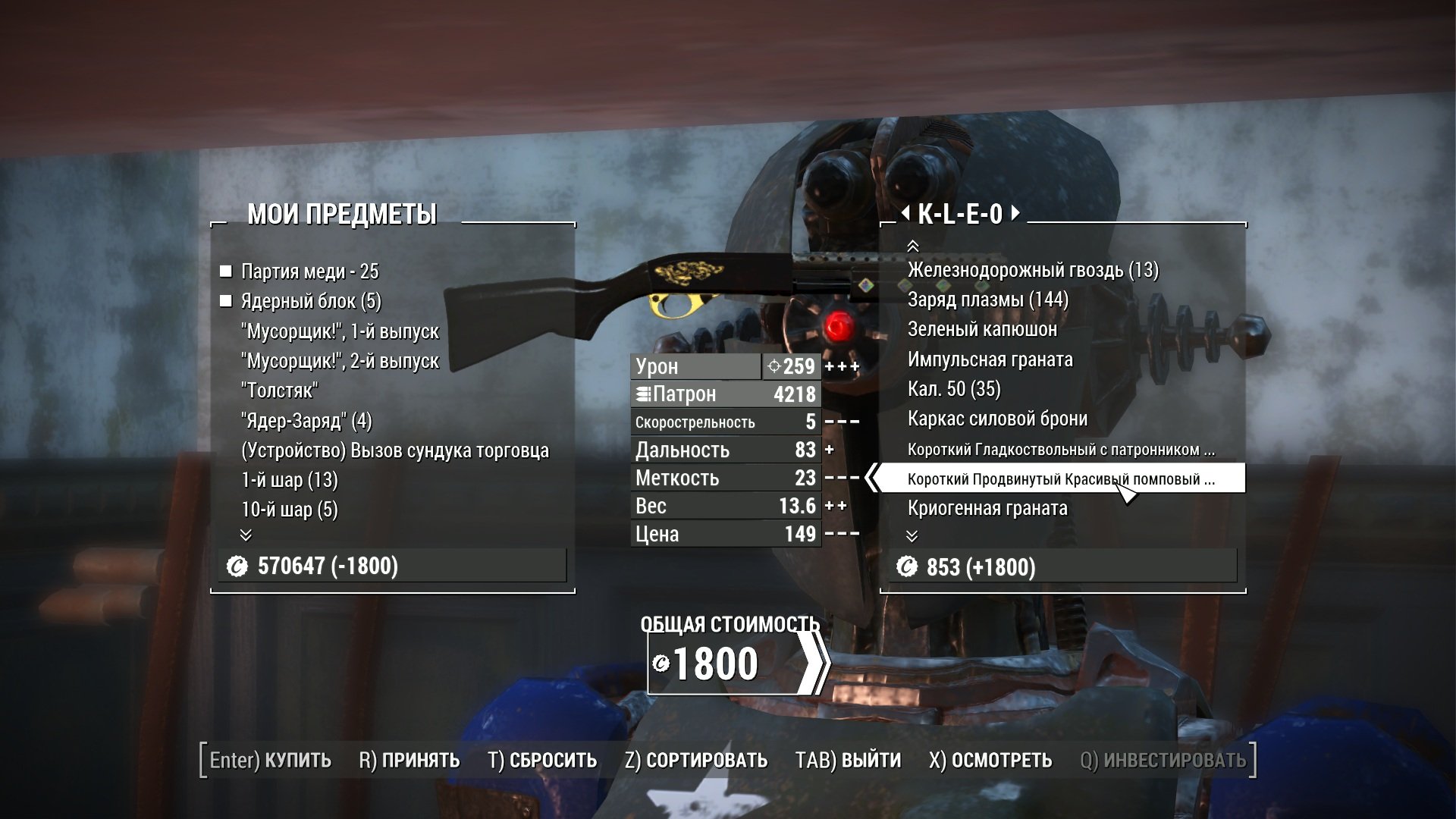1456x819 pixels.
Task: Select Вызов сундука торговца device
Action: [x=394, y=450]
